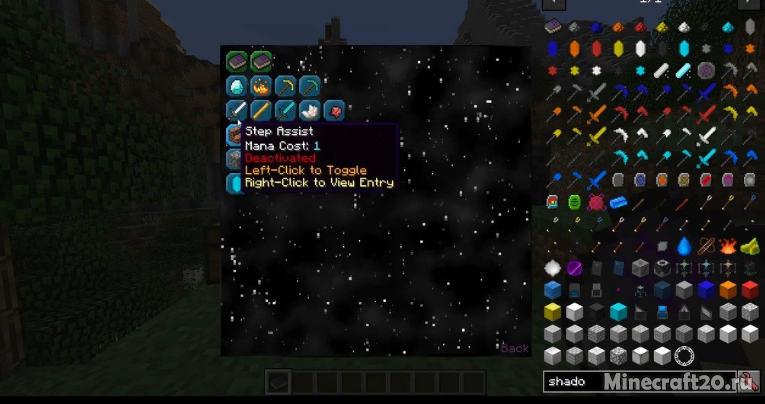Click the Back link in the star panel
Image resolution: width=765 pixels, height=404 pixels.
click(514, 348)
